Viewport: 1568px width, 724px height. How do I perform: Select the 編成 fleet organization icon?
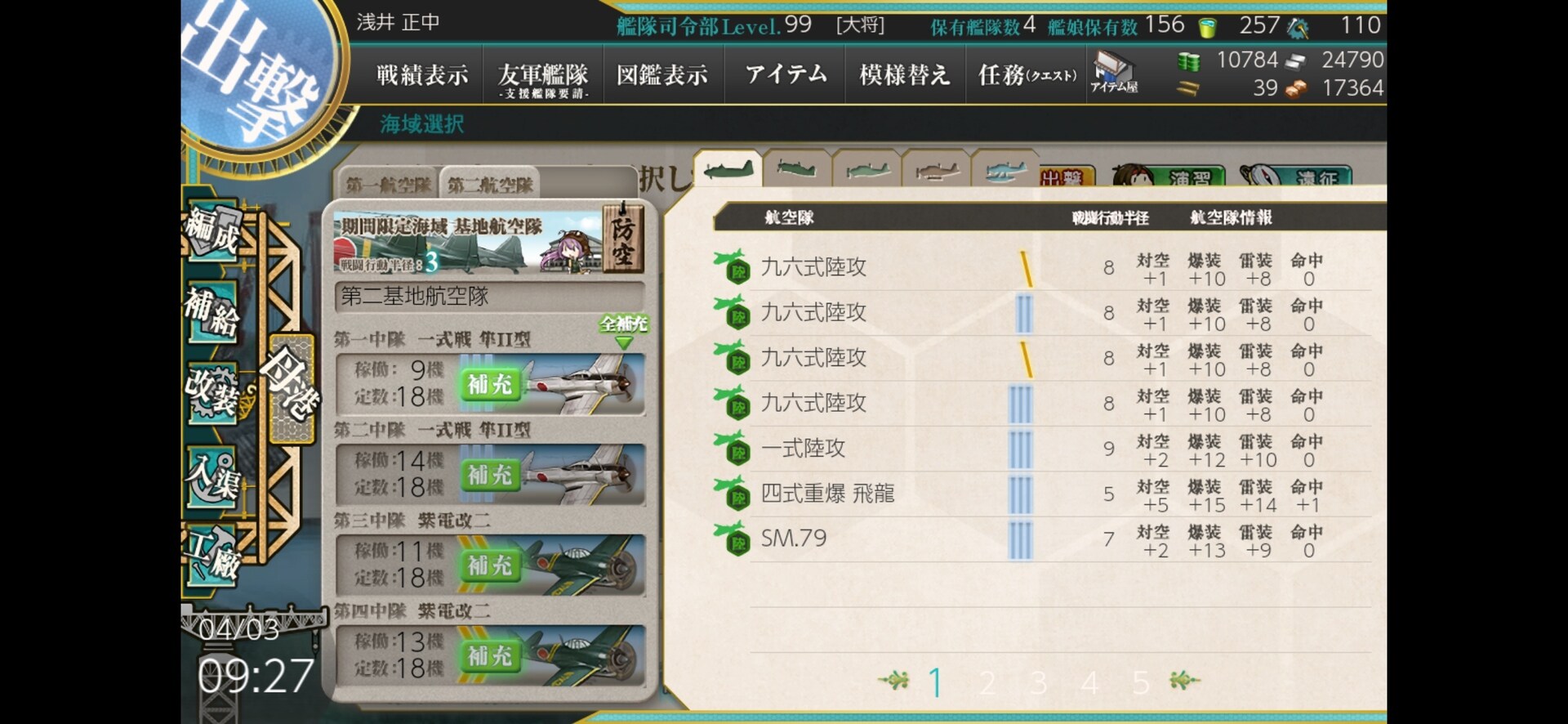214,231
